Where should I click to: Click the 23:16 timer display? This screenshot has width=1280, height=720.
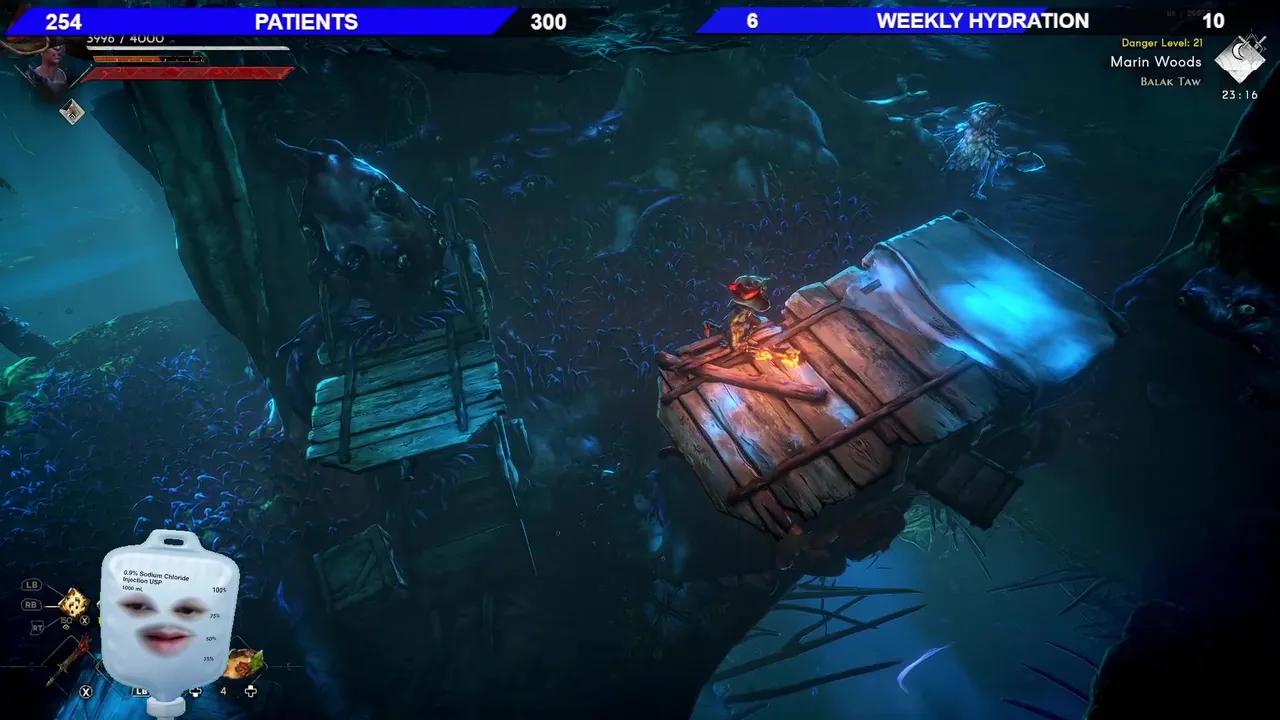pyautogui.click(x=1241, y=95)
